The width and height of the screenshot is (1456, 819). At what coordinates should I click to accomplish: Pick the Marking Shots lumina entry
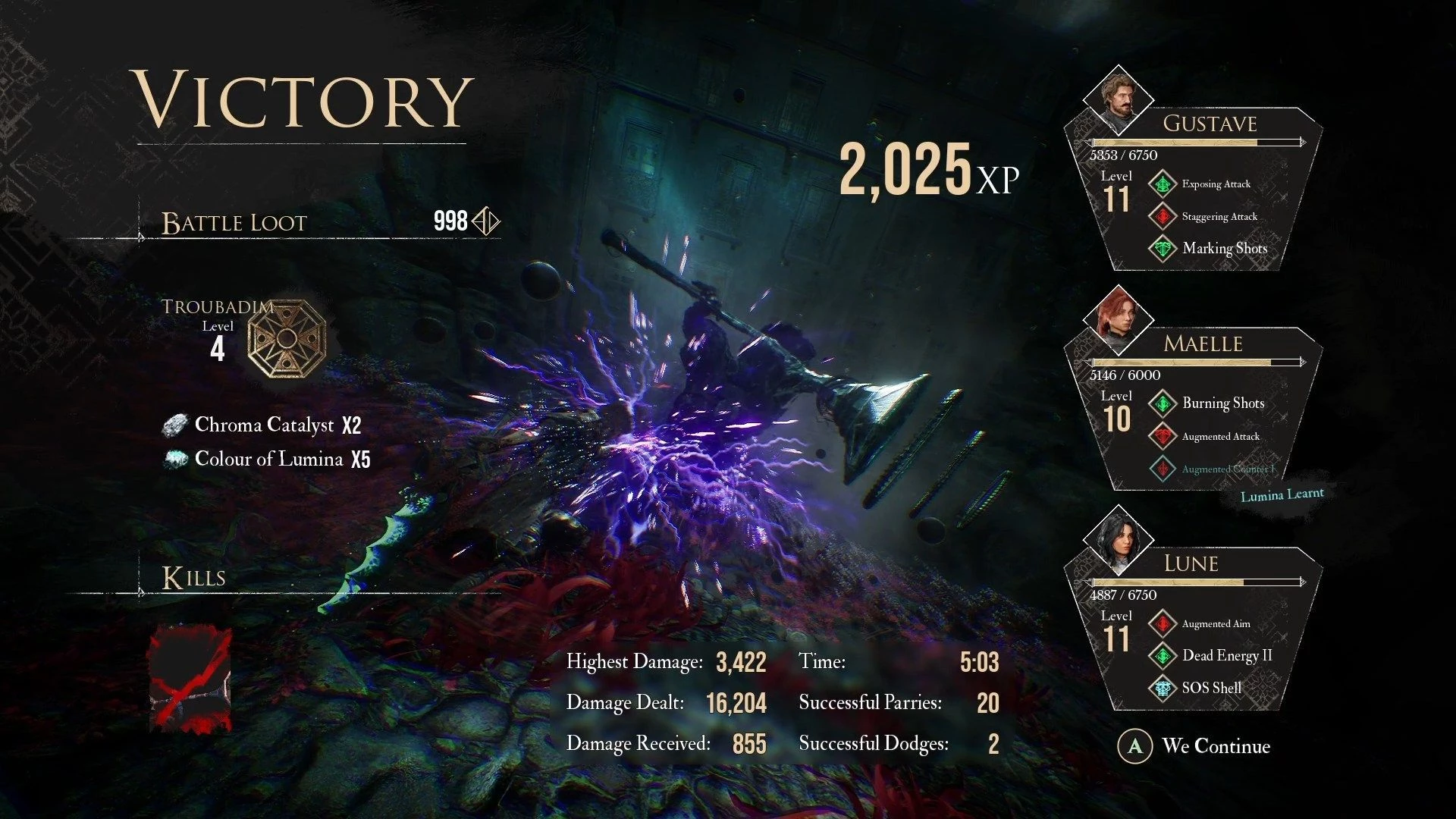click(x=1224, y=249)
